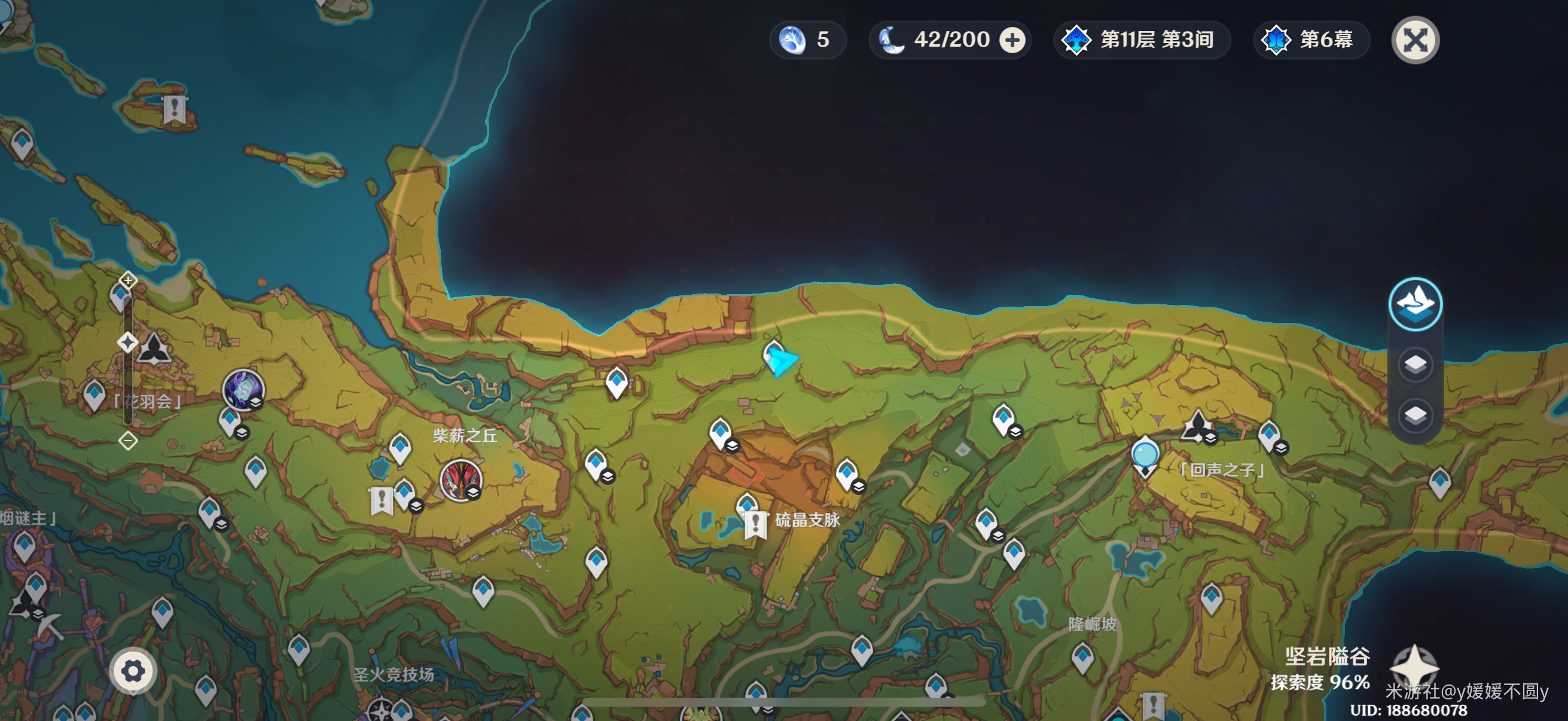Open the region switcher star beside 坚岩隘谷
The width and height of the screenshot is (1568, 721).
(1415, 666)
